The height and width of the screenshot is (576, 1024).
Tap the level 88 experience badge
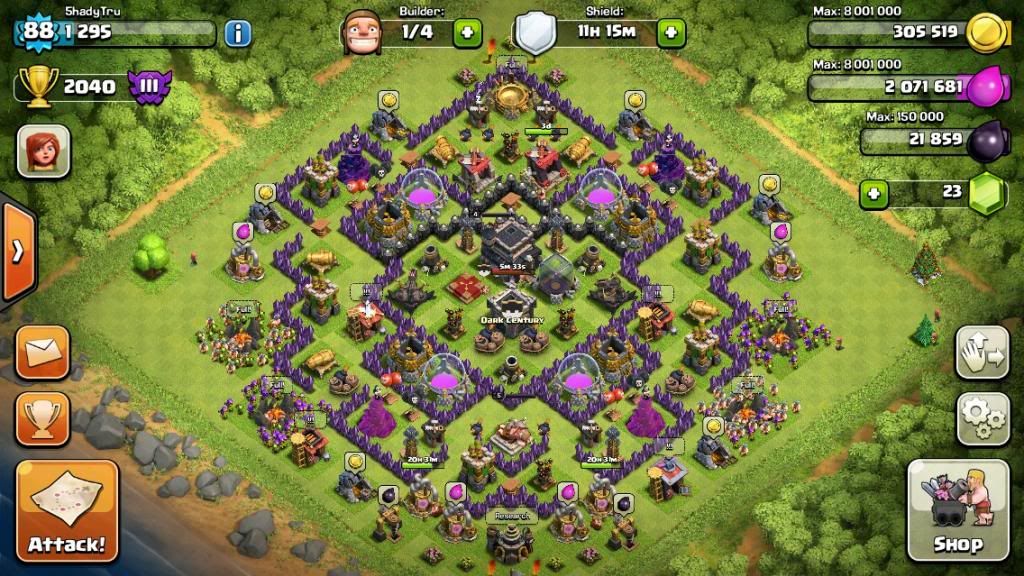pos(38,31)
